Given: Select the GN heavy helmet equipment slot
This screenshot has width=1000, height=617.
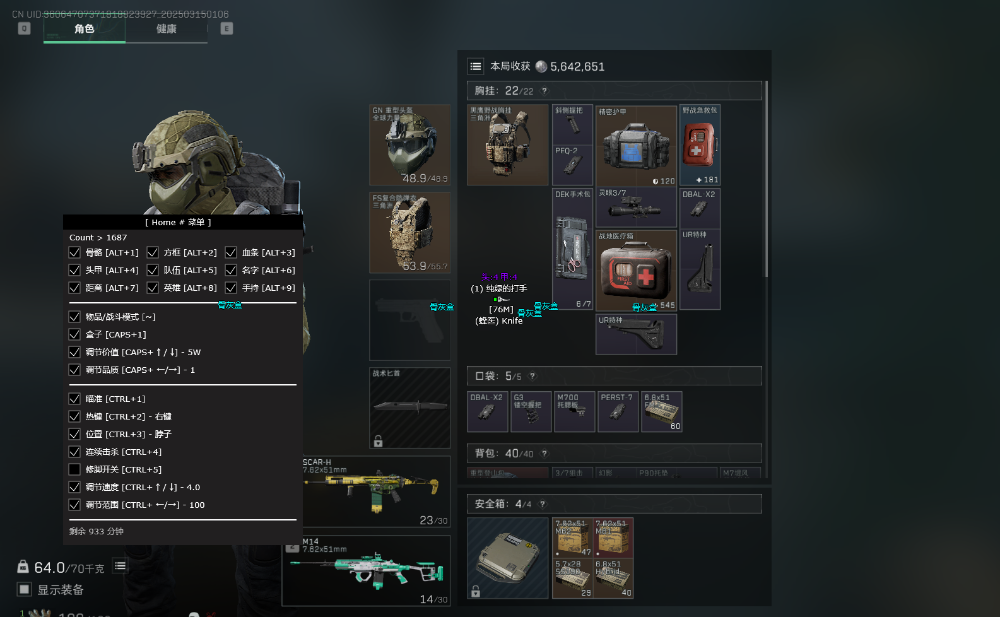Looking at the screenshot, I should click(x=410, y=145).
